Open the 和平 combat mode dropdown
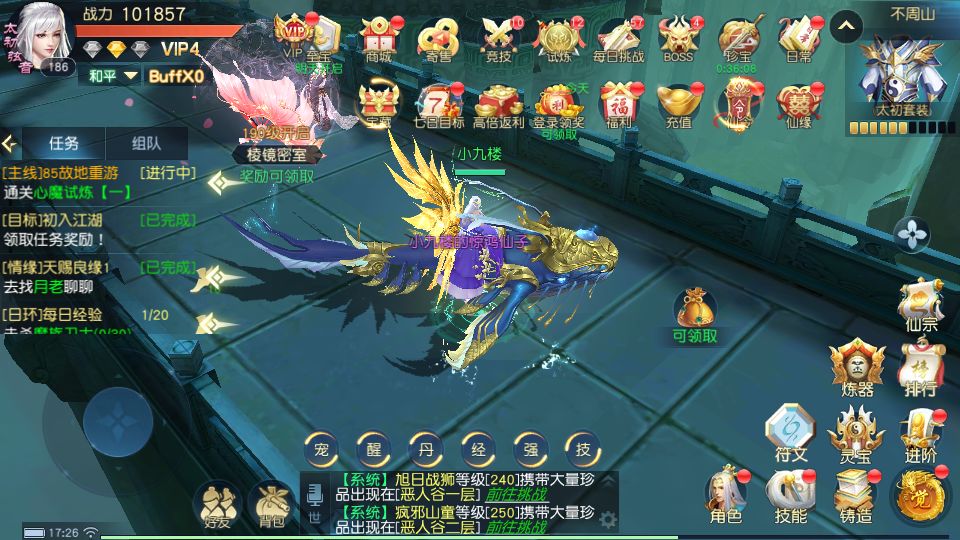Image resolution: width=960 pixels, height=540 pixels. click(111, 76)
